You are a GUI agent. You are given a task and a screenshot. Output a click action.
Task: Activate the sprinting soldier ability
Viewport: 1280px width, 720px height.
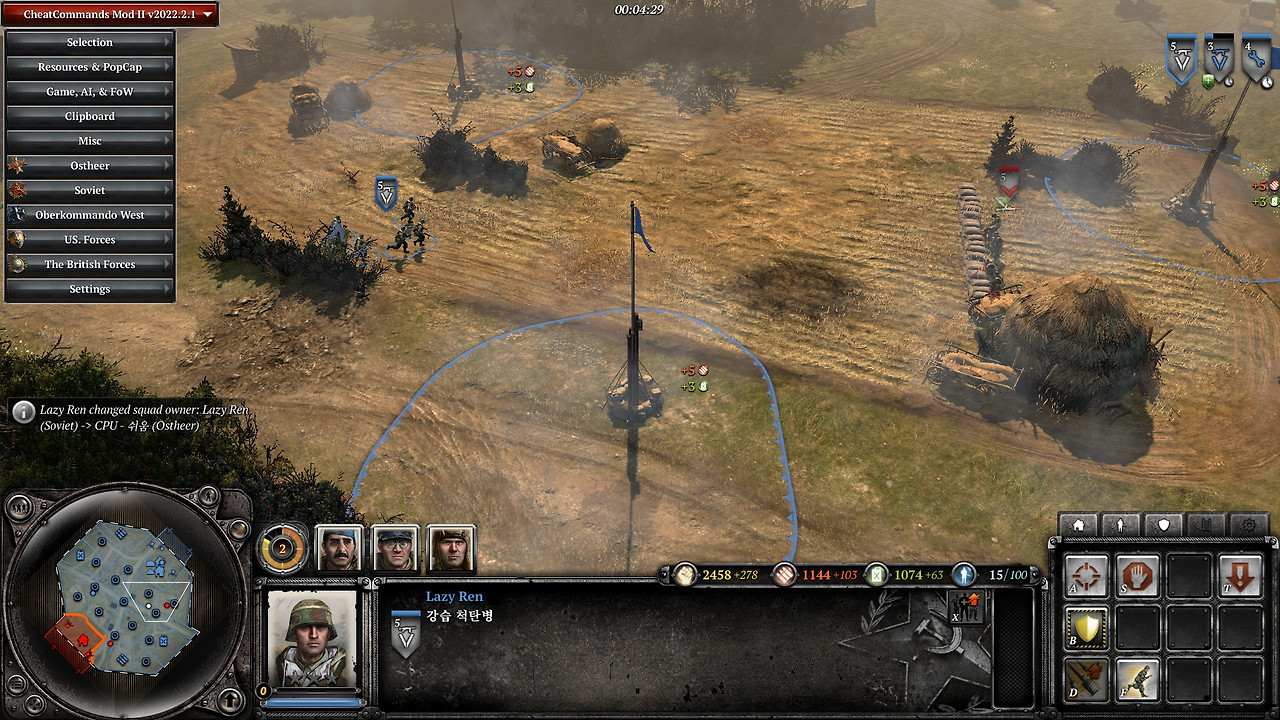[1137, 679]
